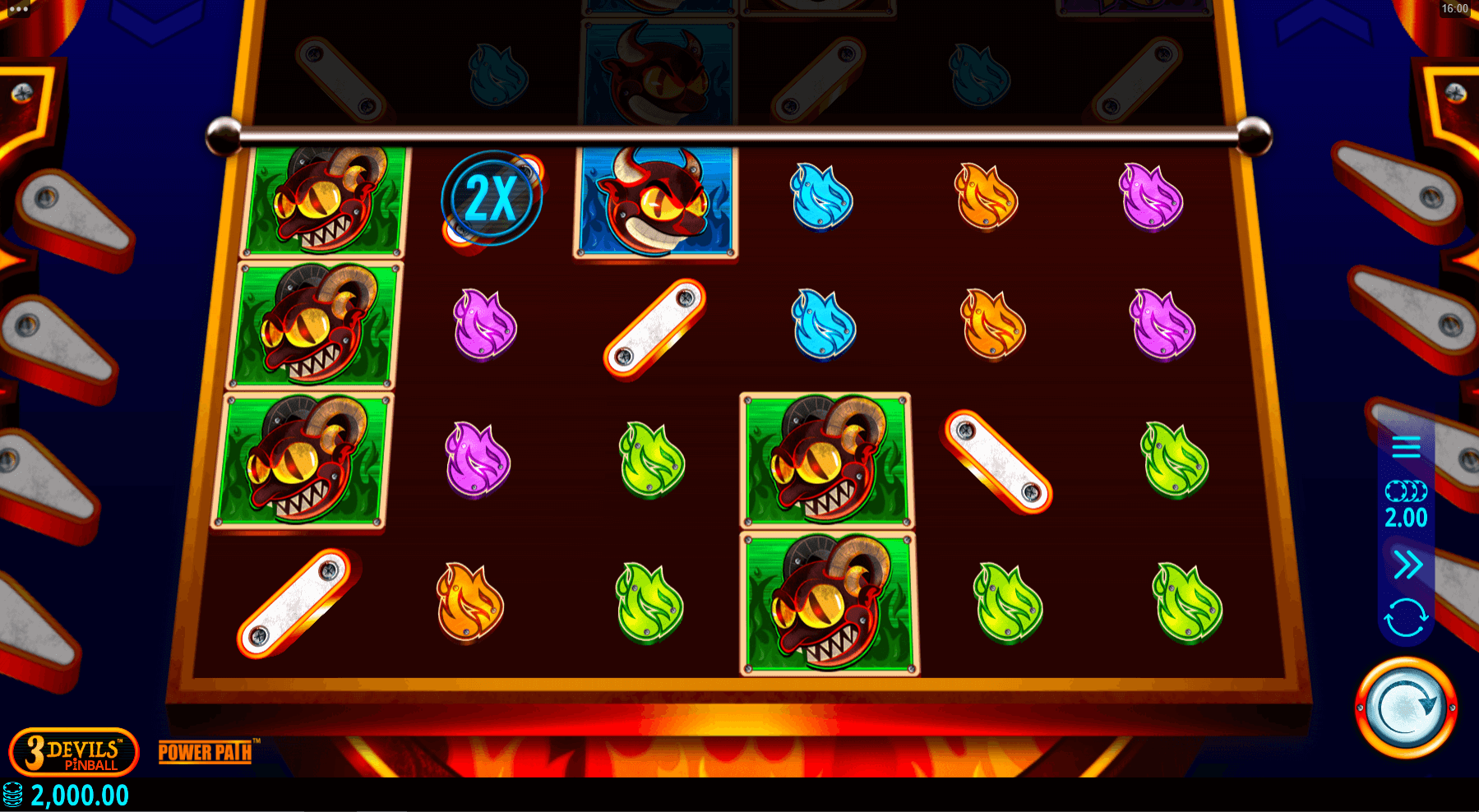The height and width of the screenshot is (812, 1479).
Task: Open bet settings via the coin-stack icon
Action: tap(1407, 490)
